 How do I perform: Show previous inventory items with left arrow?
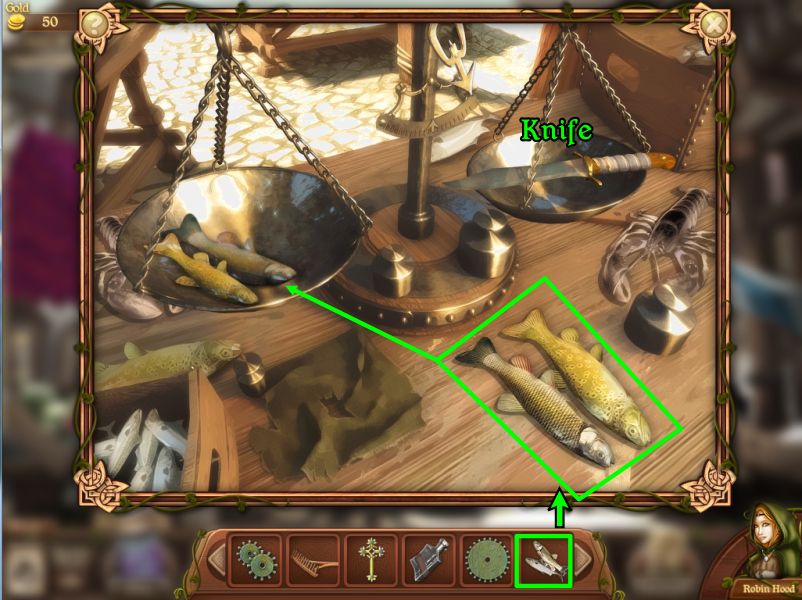[x=215, y=560]
